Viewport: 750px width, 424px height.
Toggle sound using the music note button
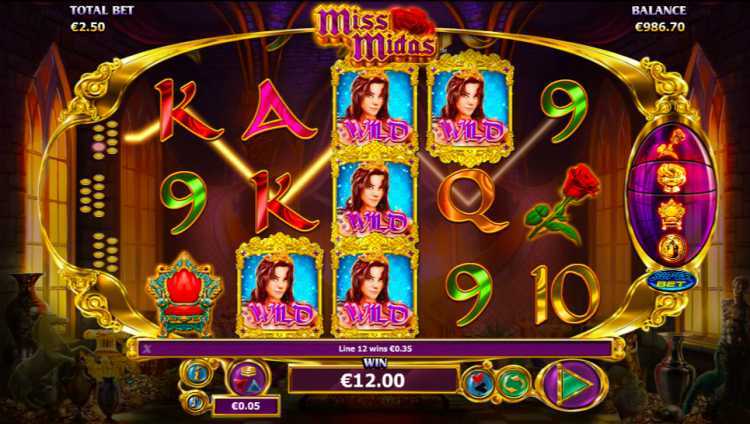[196, 400]
